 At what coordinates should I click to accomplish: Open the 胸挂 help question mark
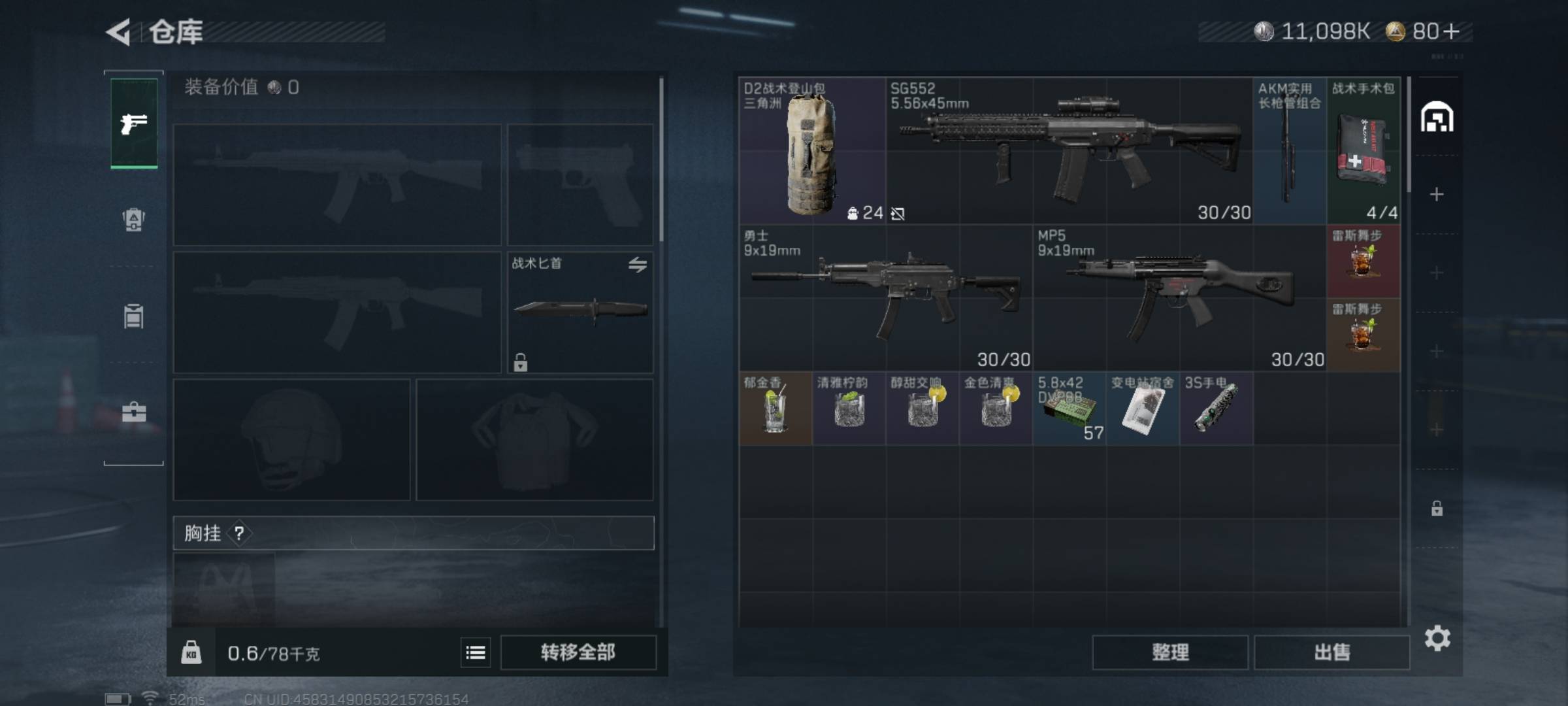(239, 533)
